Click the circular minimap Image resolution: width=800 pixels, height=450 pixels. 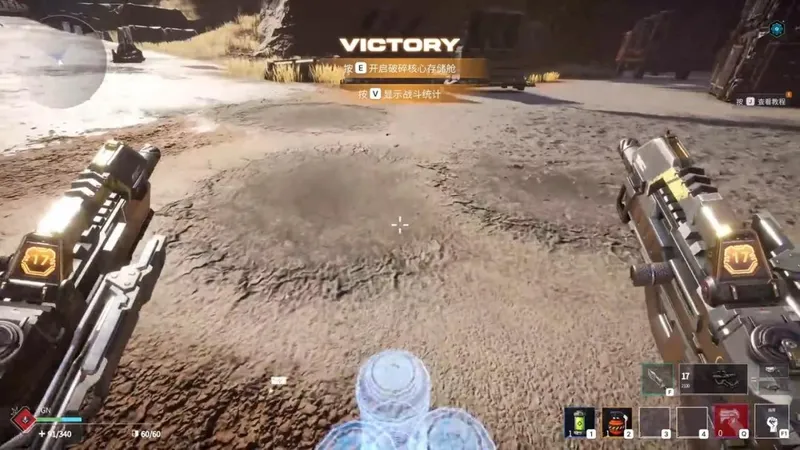(x=55, y=62)
